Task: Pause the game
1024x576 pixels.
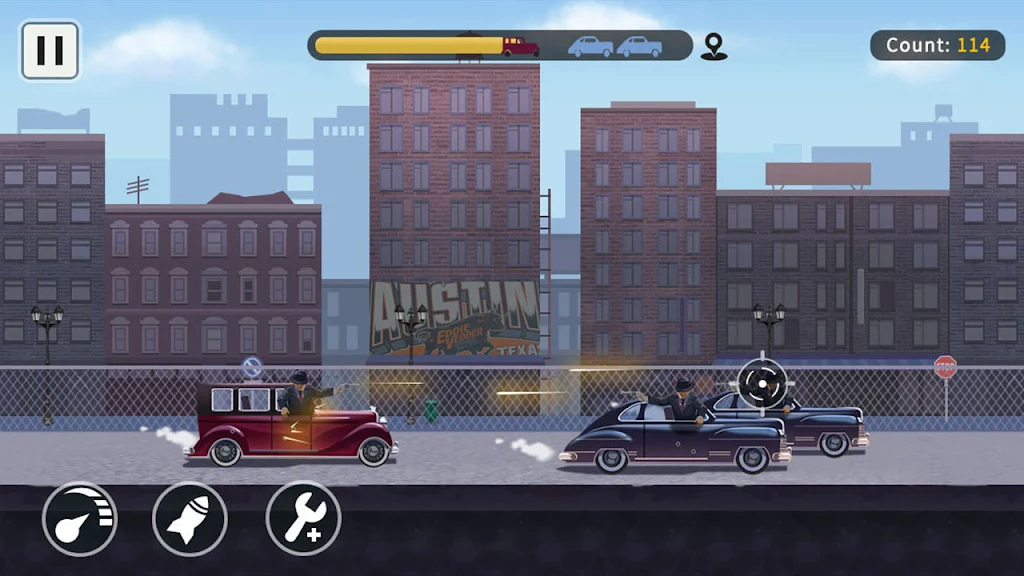Action: pos(50,50)
